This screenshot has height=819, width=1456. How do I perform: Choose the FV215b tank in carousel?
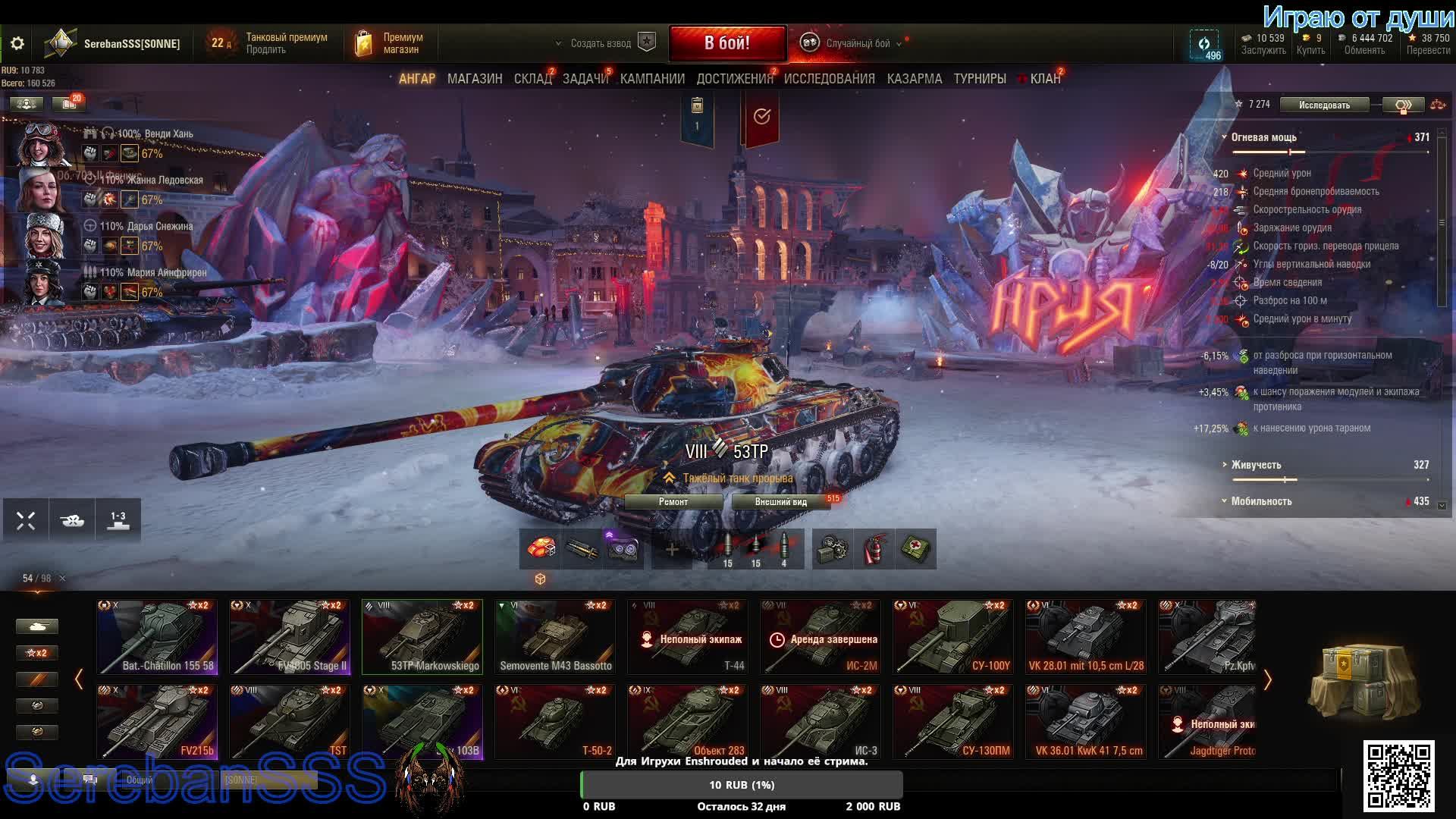click(x=157, y=722)
